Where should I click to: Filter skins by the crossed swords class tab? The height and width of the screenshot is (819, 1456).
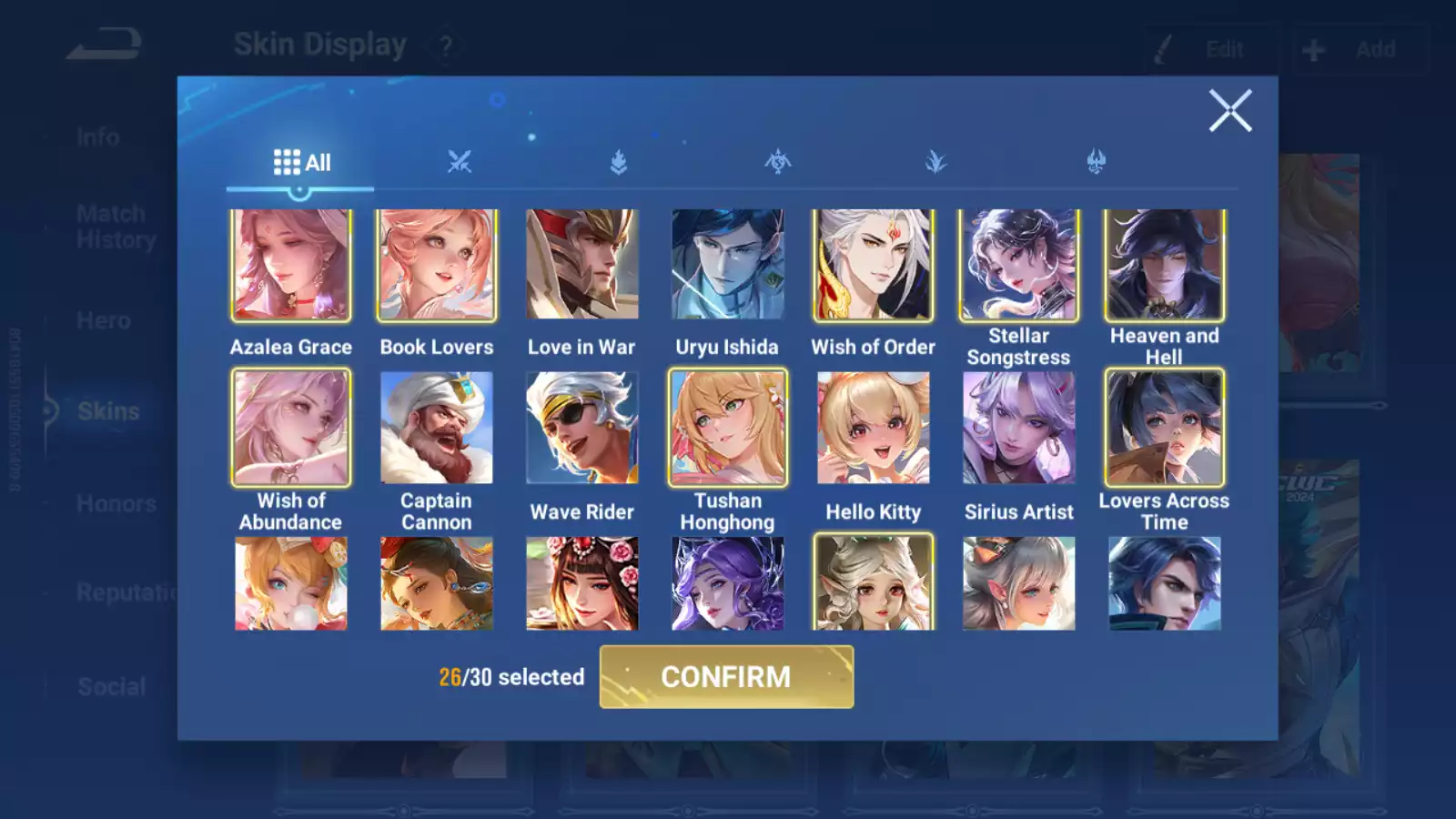[x=460, y=163]
